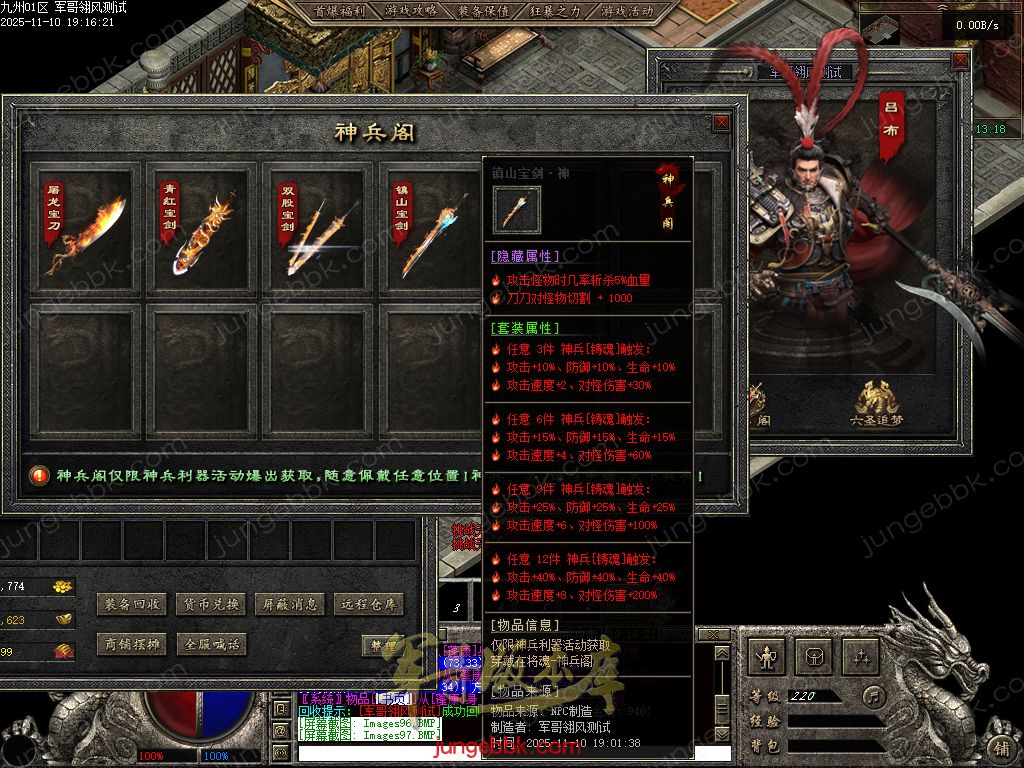Select the 青红宝剑 weapon slot
Image resolution: width=1024 pixels, height=768 pixels.
click(203, 229)
